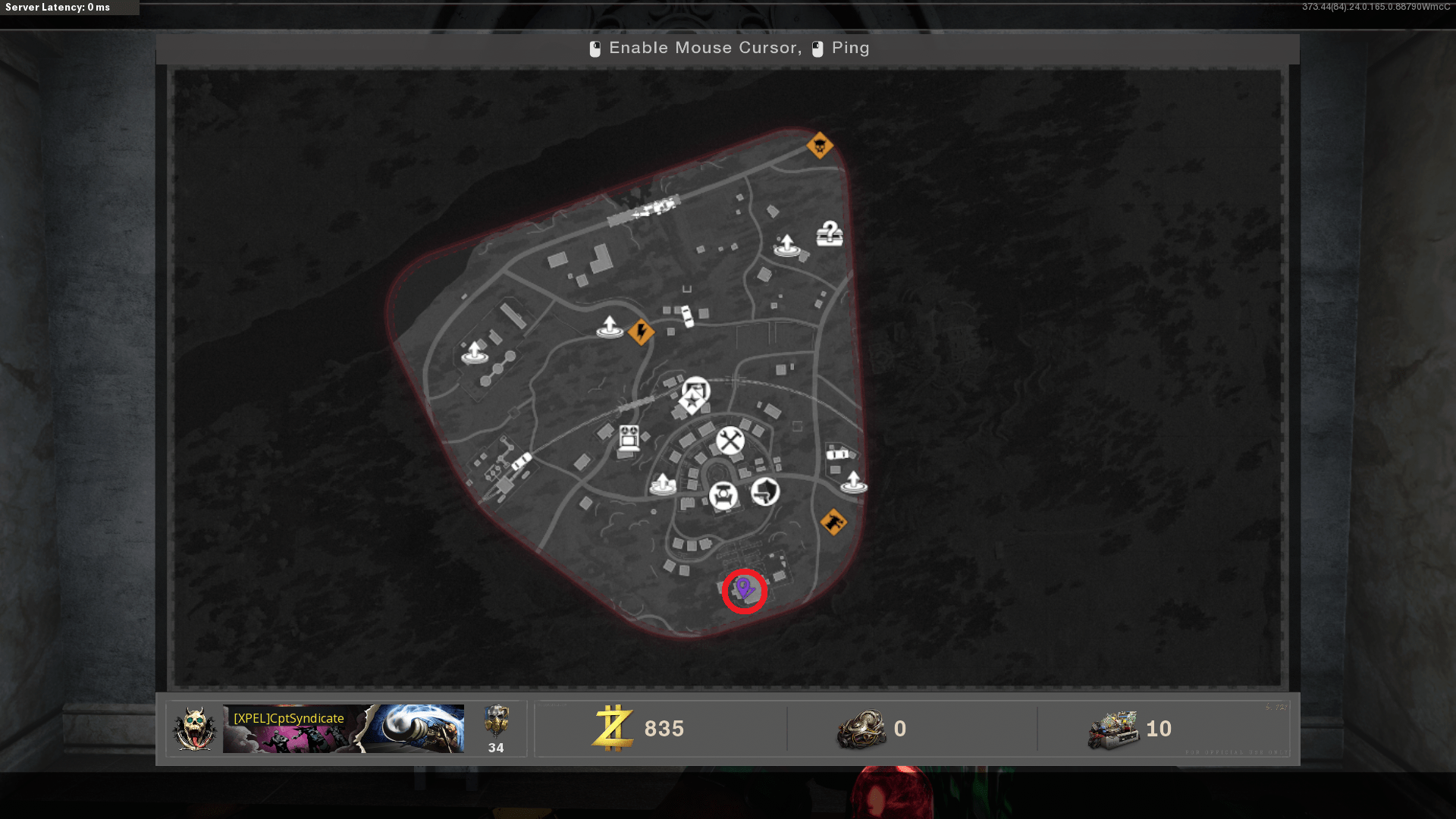Open the XPEL CptSyndicate player calling card
This screenshot has height=819, width=1456.
click(343, 729)
